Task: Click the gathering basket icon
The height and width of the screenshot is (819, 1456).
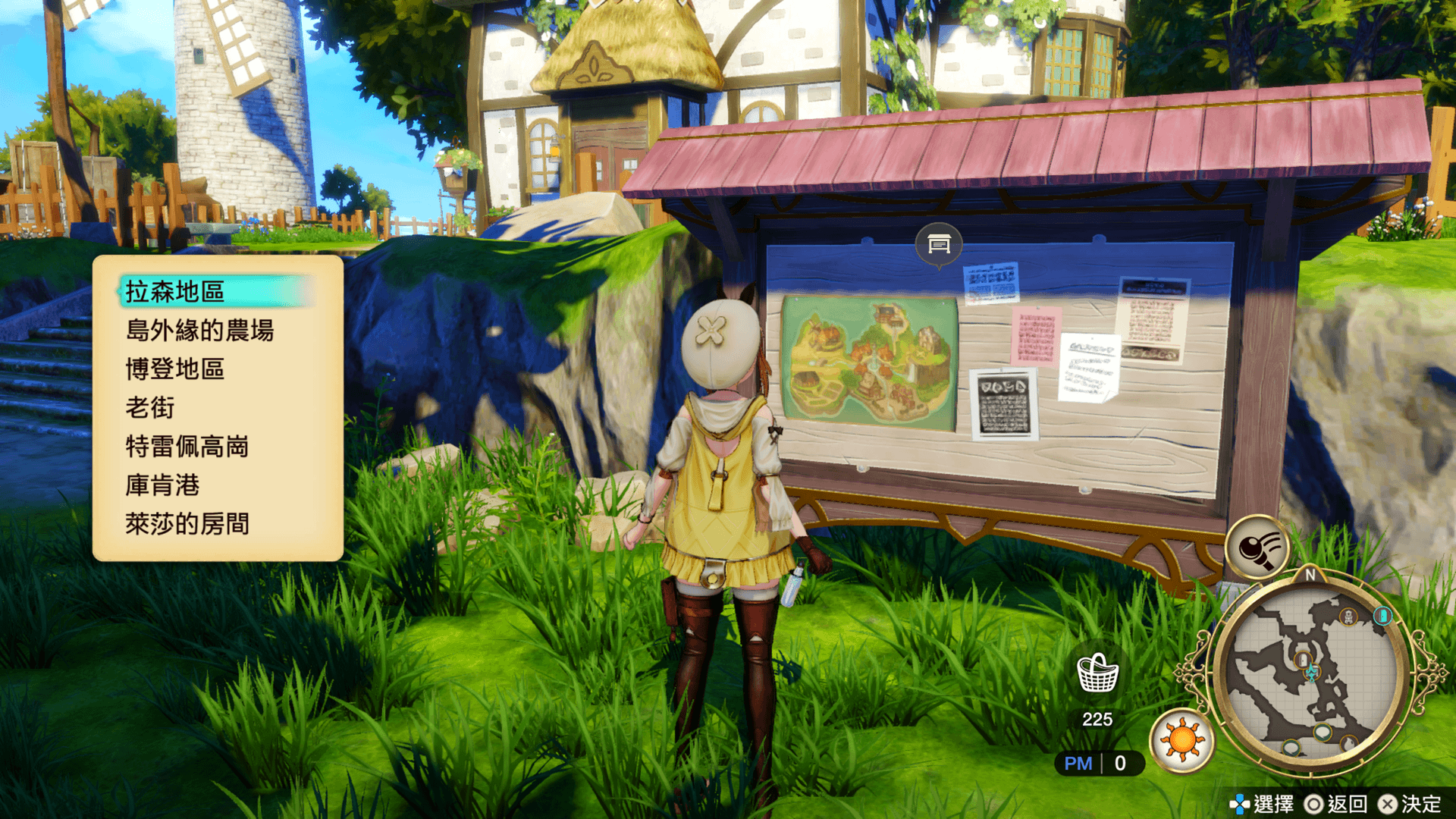Action: coord(1097,673)
